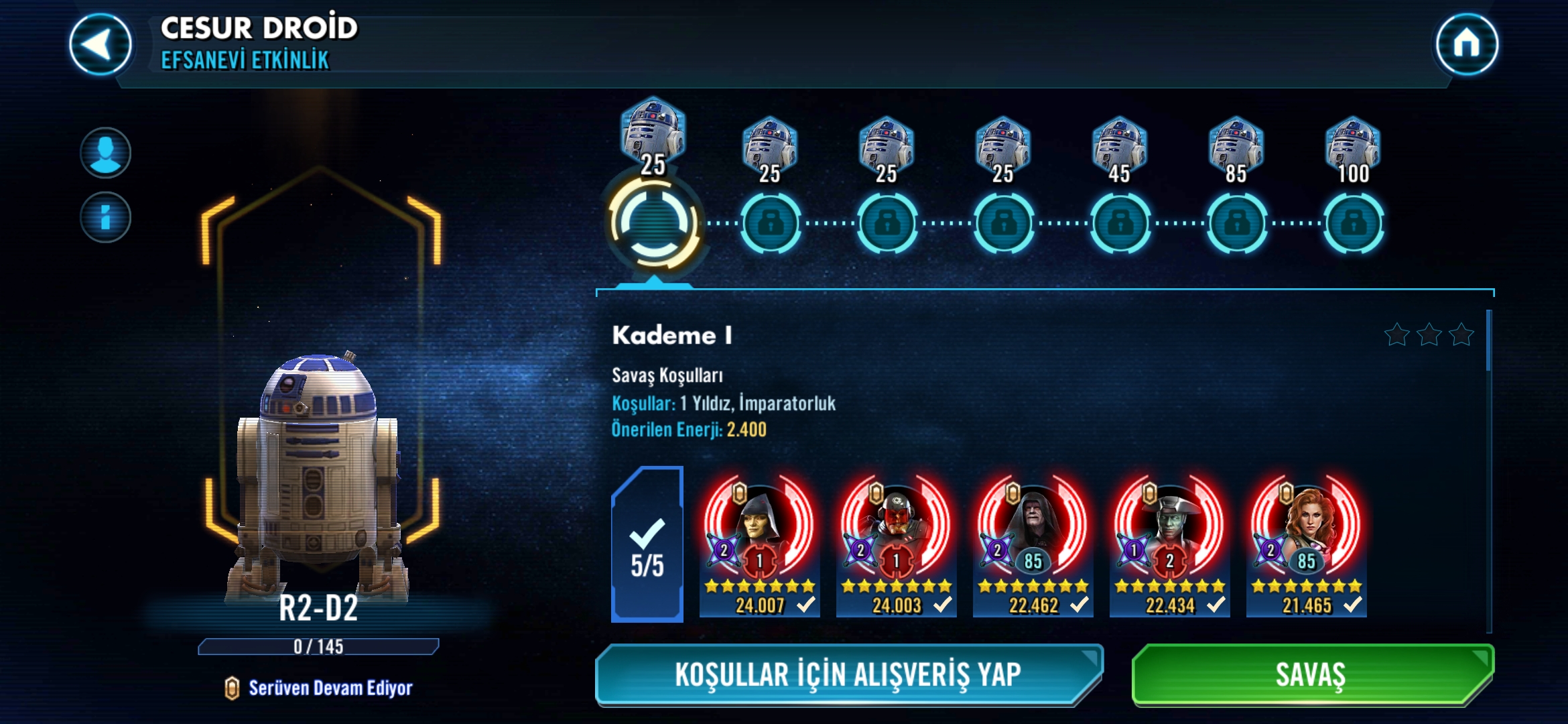This screenshot has height=724, width=1568.
Task: Open the player profile icon
Action: tap(105, 153)
